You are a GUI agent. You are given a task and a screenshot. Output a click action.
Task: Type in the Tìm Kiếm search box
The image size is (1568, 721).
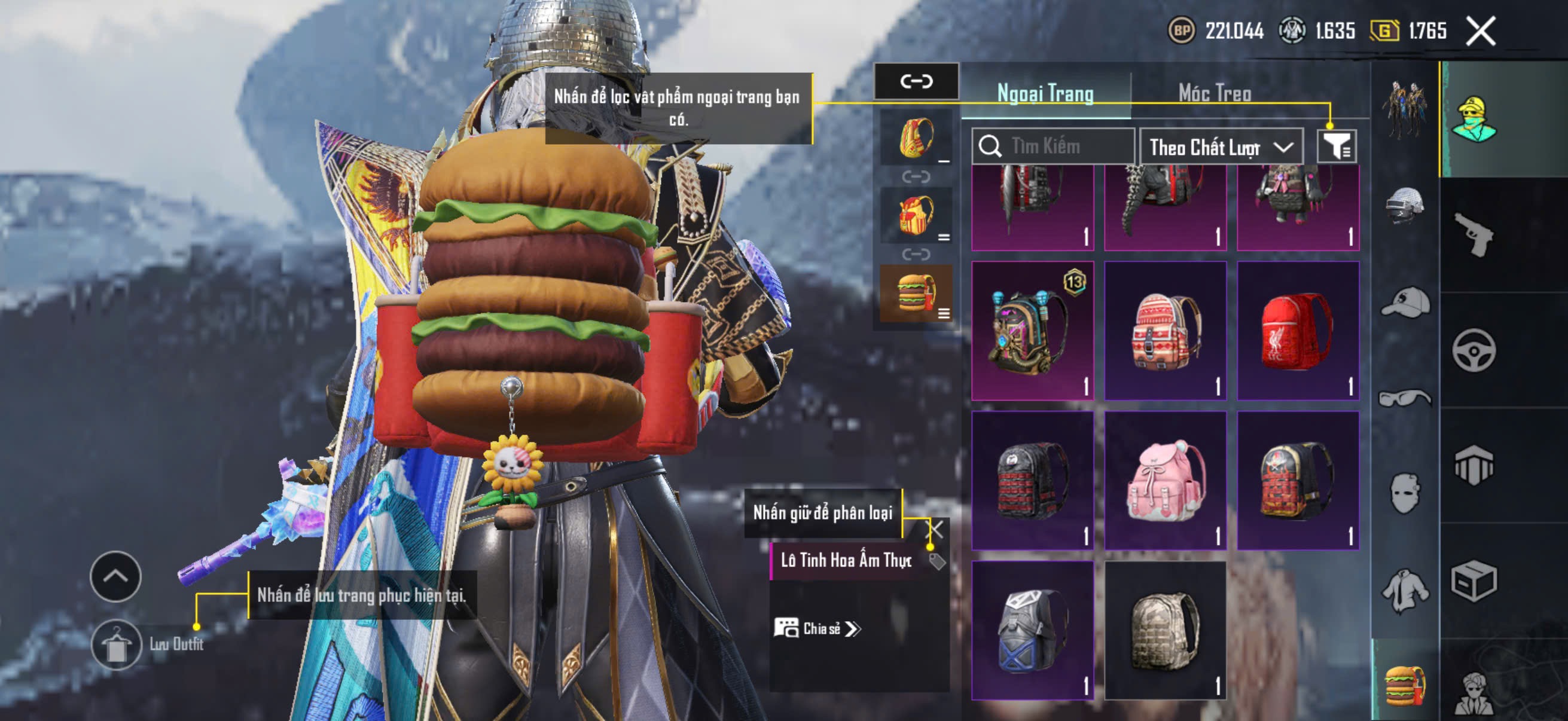click(x=1062, y=146)
